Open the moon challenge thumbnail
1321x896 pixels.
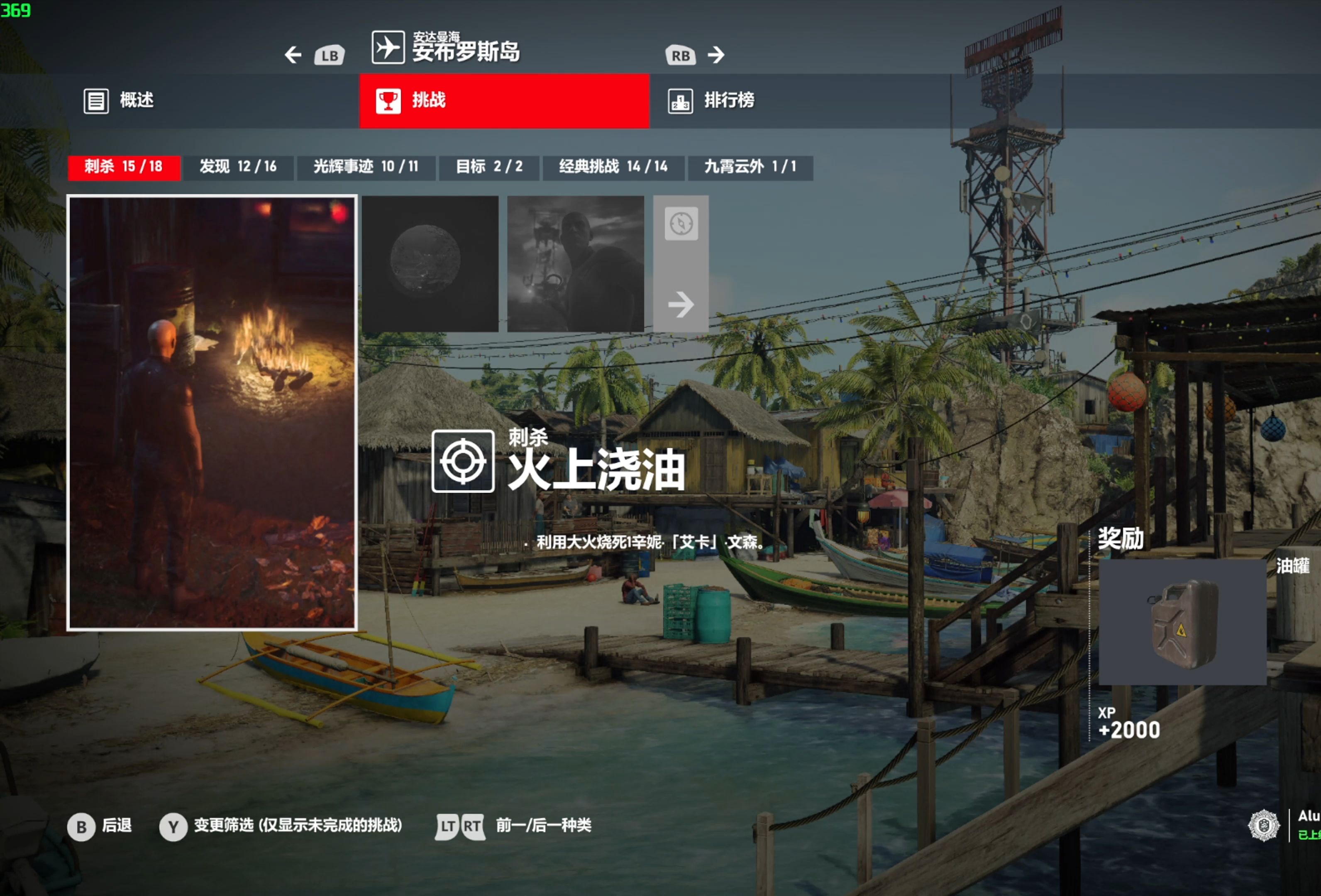(x=430, y=264)
